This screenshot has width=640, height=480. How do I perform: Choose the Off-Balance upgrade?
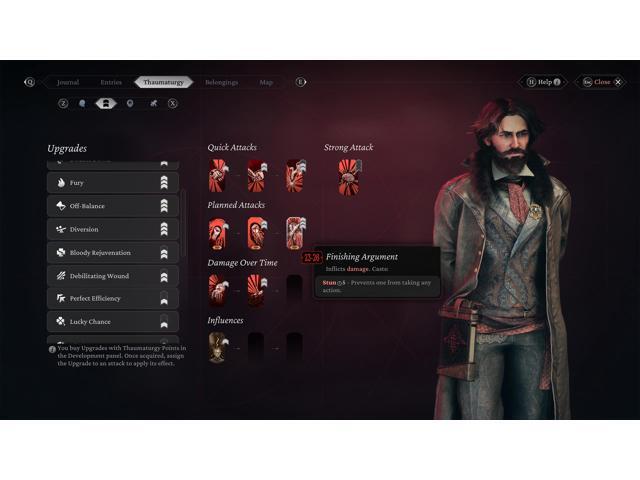[112, 206]
